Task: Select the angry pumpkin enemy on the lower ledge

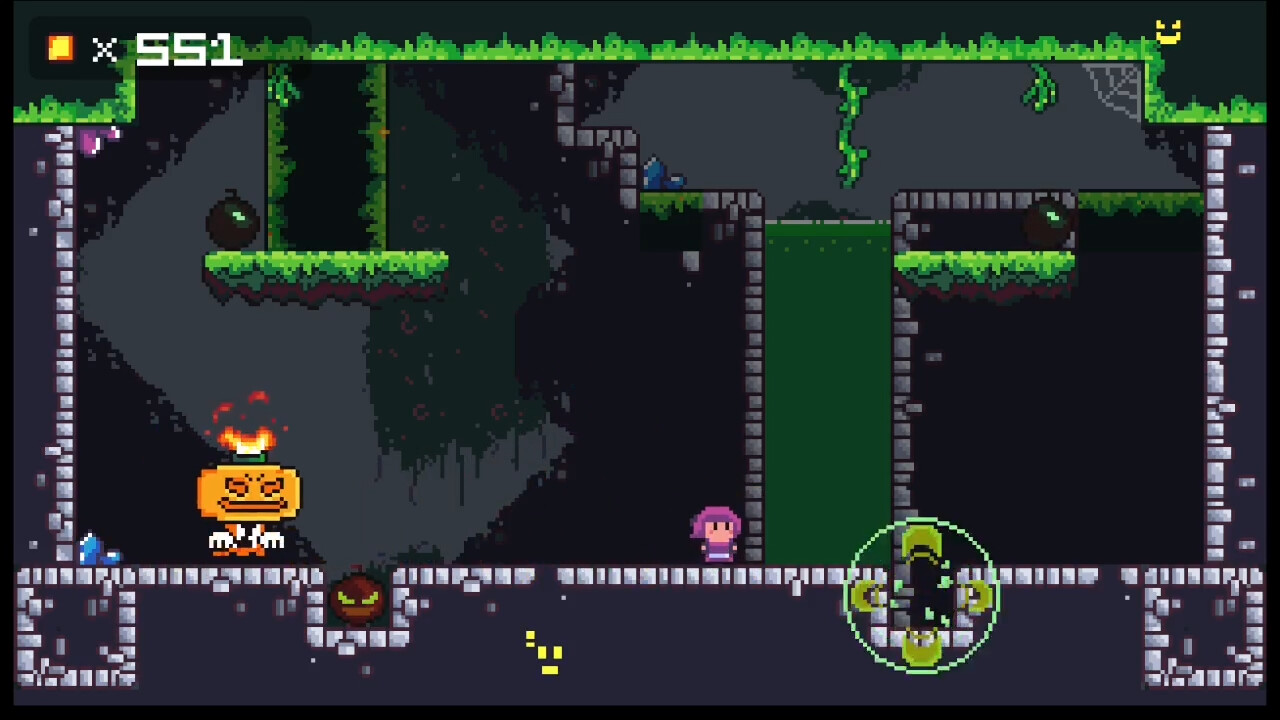Action: pos(358,597)
